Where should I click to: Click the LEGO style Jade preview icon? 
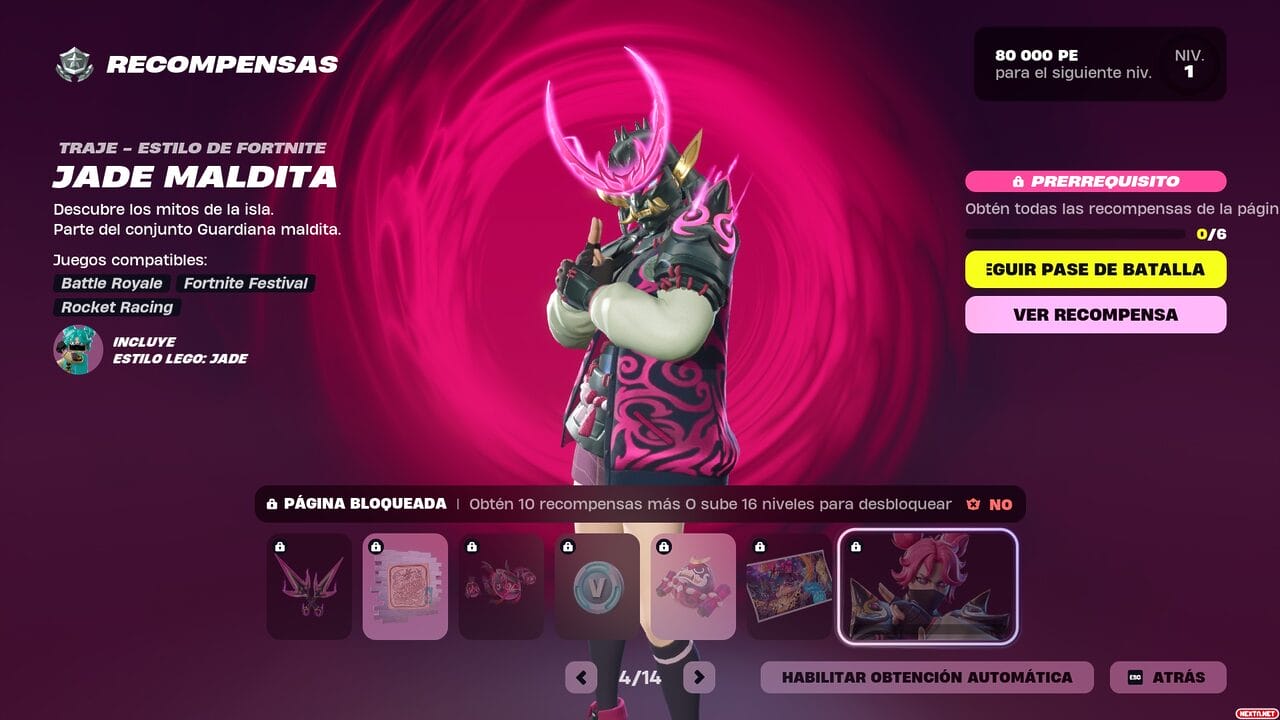tap(78, 350)
